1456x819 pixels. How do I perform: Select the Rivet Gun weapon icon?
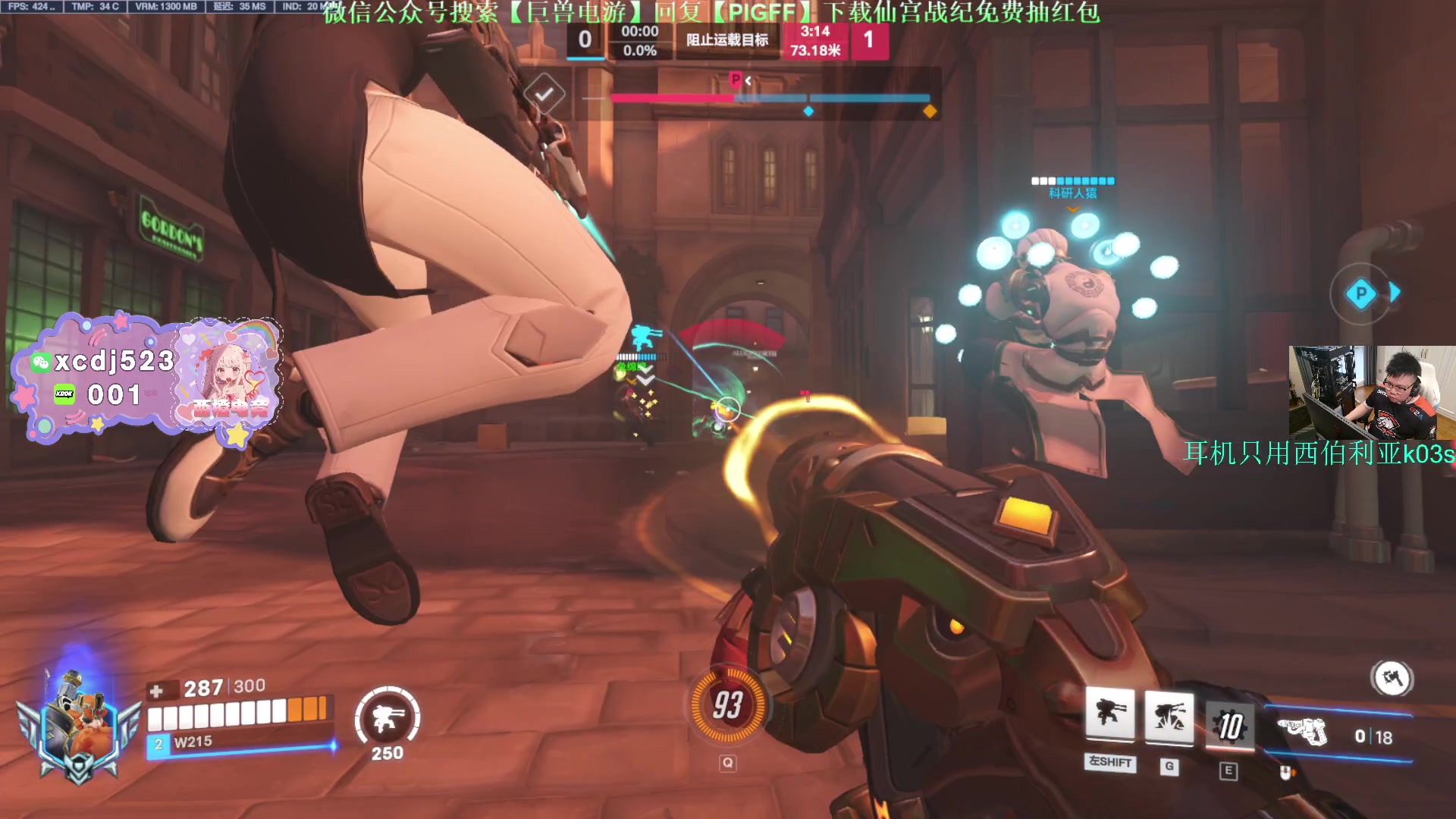1303,733
